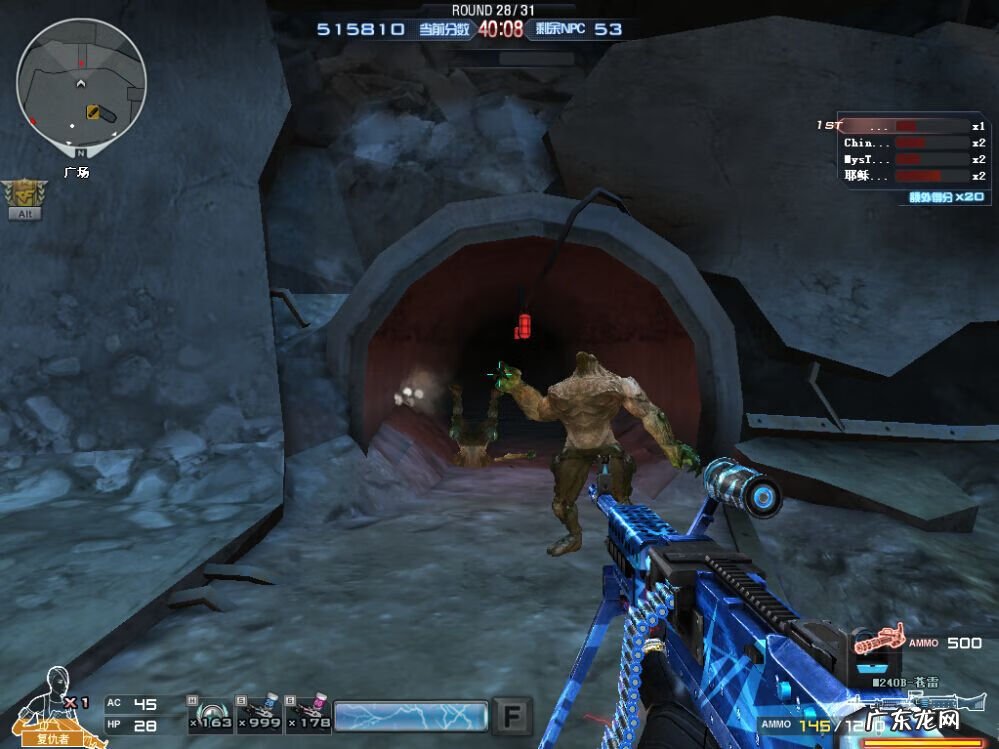Use the blue syringe item with 999 count
The height and width of the screenshot is (749, 999).
pyautogui.click(x=258, y=714)
